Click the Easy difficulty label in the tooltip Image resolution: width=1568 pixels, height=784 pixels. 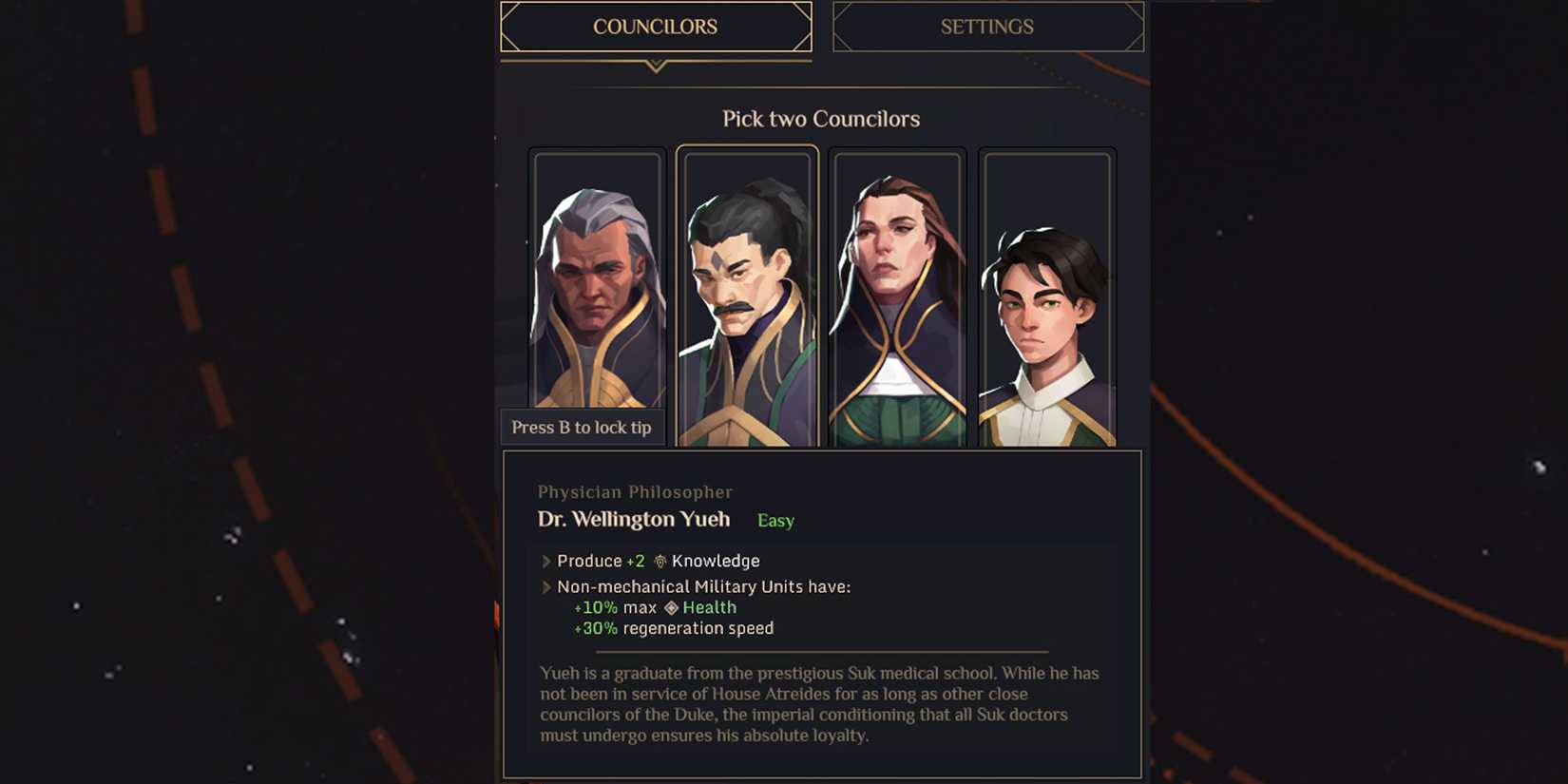pyautogui.click(x=774, y=520)
